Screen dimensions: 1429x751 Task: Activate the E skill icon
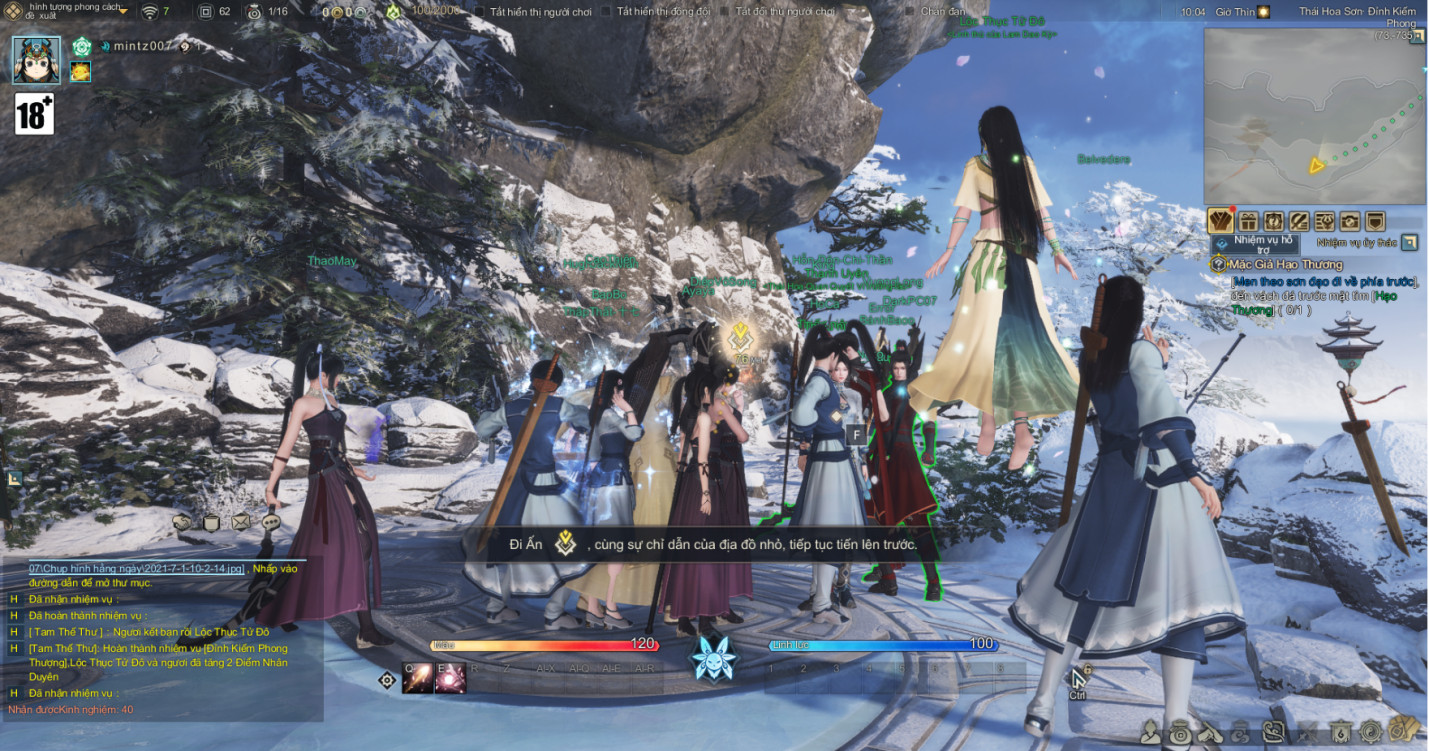click(449, 678)
